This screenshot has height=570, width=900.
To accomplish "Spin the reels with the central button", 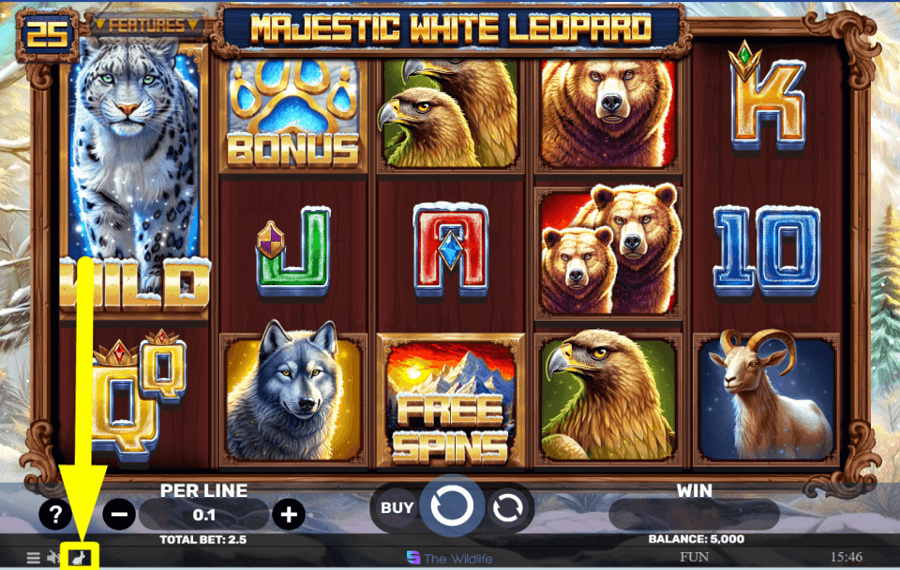I will point(451,508).
